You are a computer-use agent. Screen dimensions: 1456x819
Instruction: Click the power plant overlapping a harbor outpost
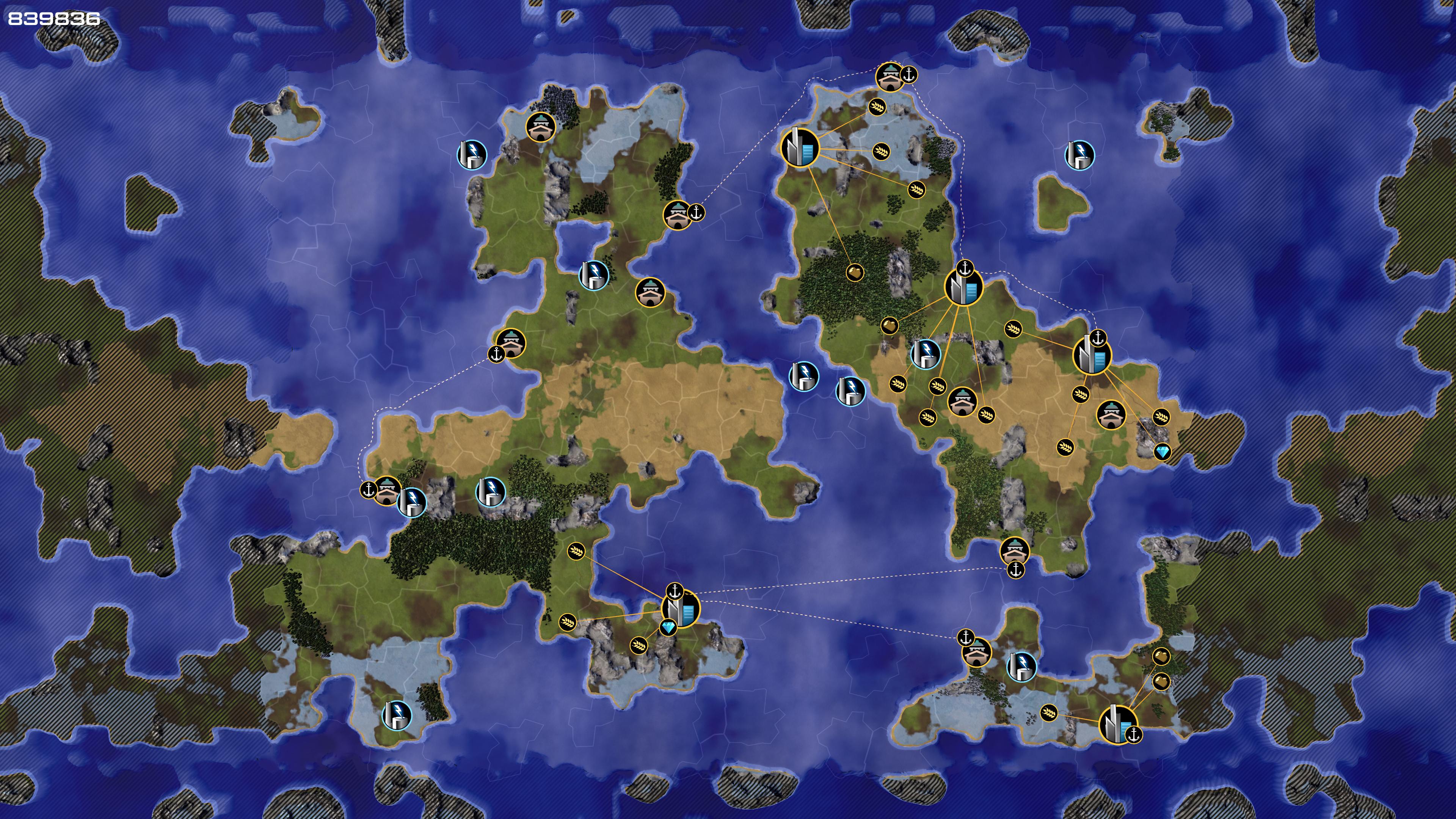(411, 502)
